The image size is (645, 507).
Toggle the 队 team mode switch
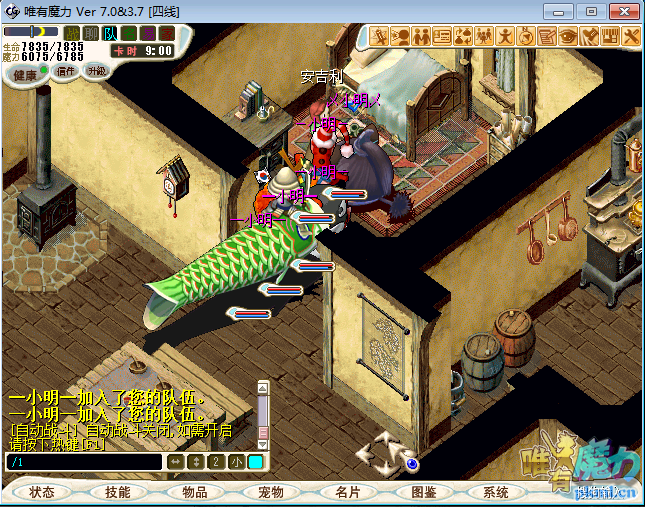click(x=110, y=34)
